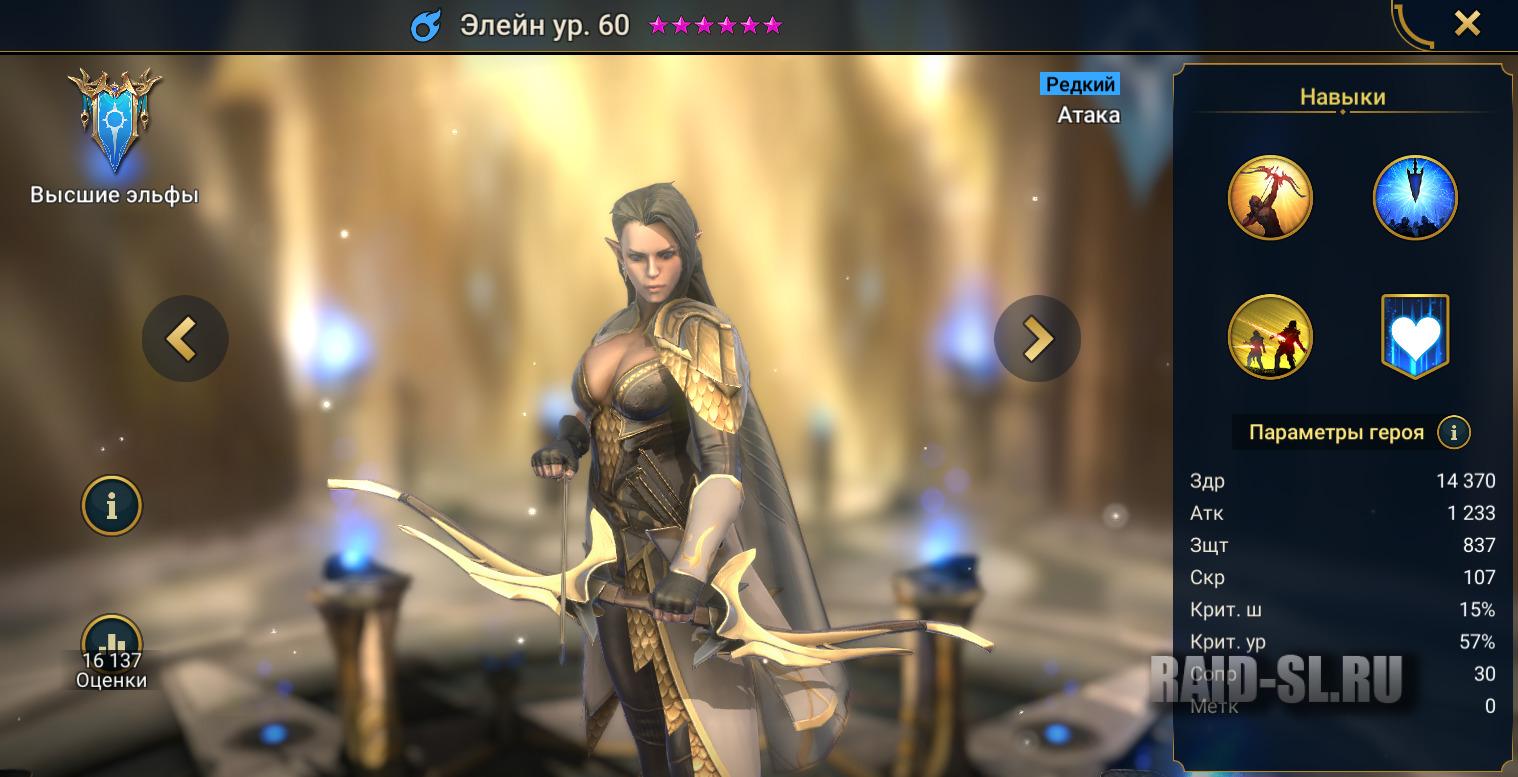Close the champion screen with the X

click(1466, 23)
